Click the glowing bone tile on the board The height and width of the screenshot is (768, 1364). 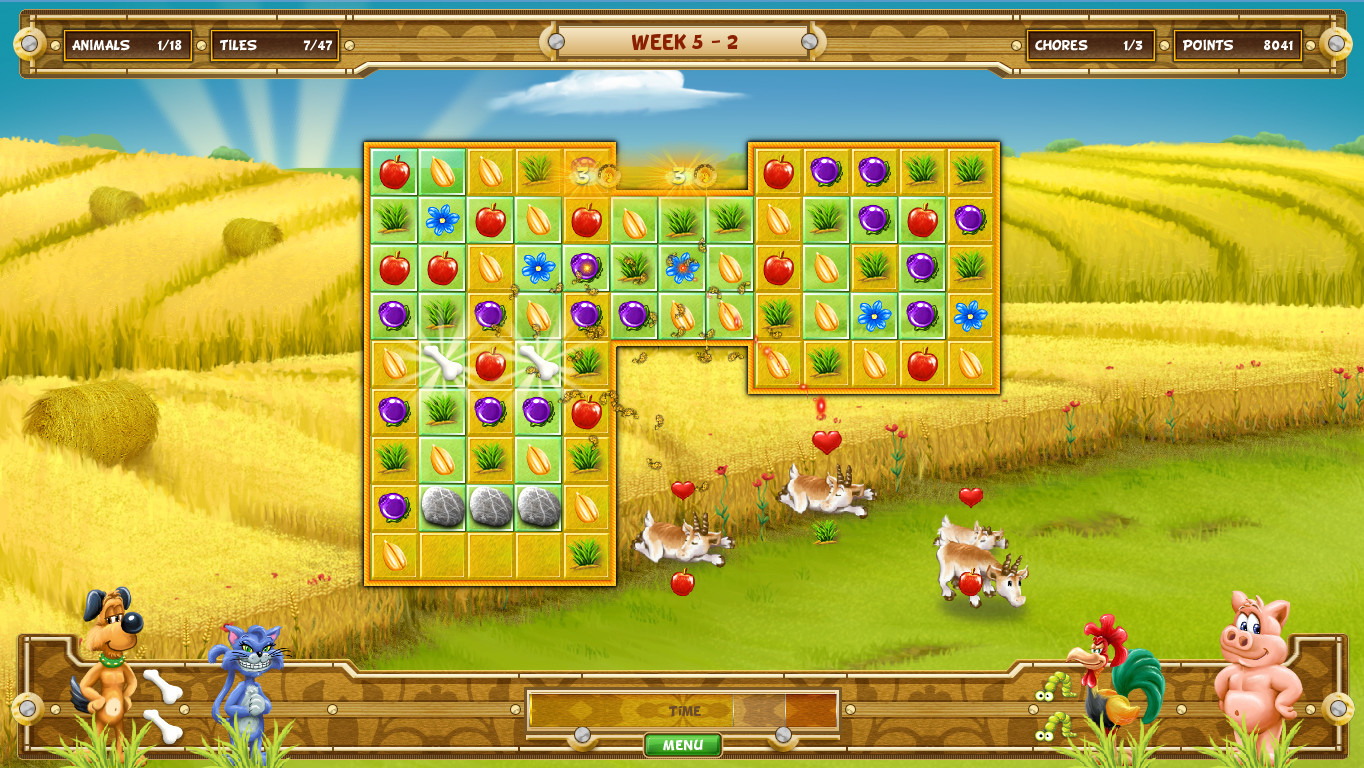(440, 362)
